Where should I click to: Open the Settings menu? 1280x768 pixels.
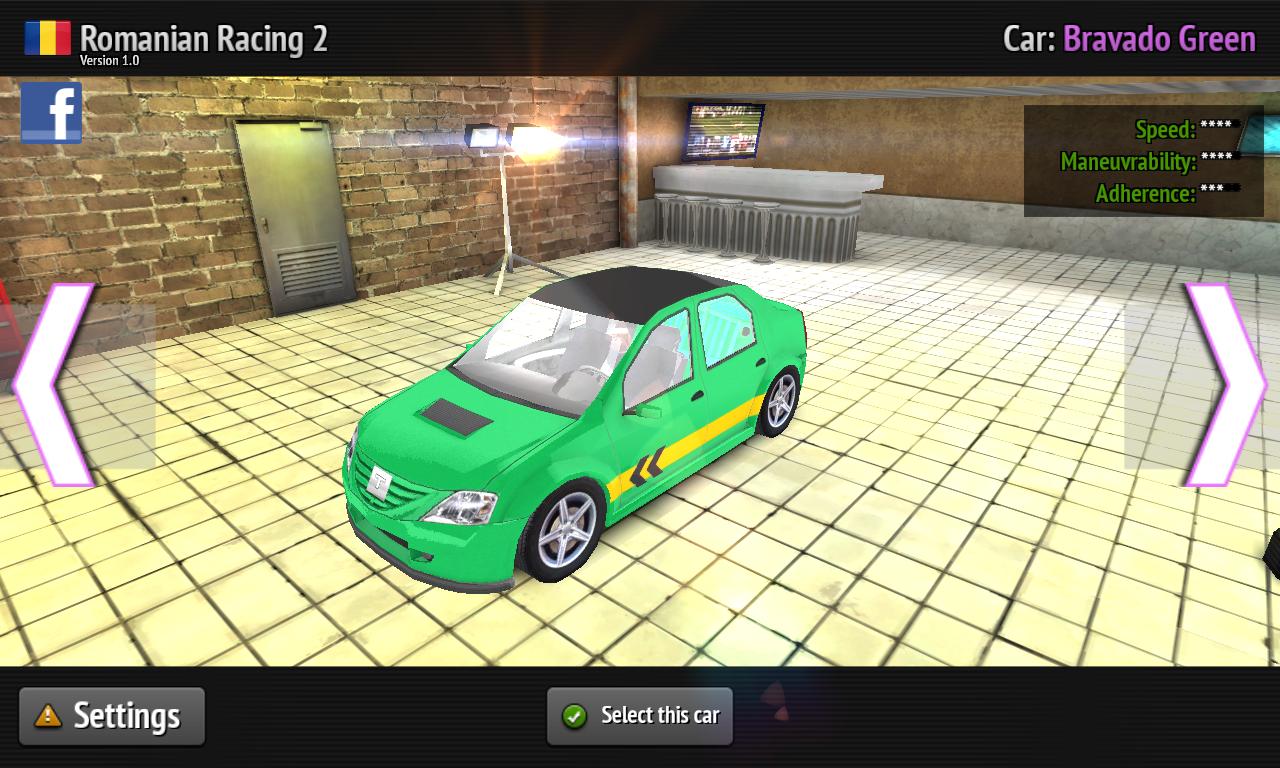pos(111,715)
